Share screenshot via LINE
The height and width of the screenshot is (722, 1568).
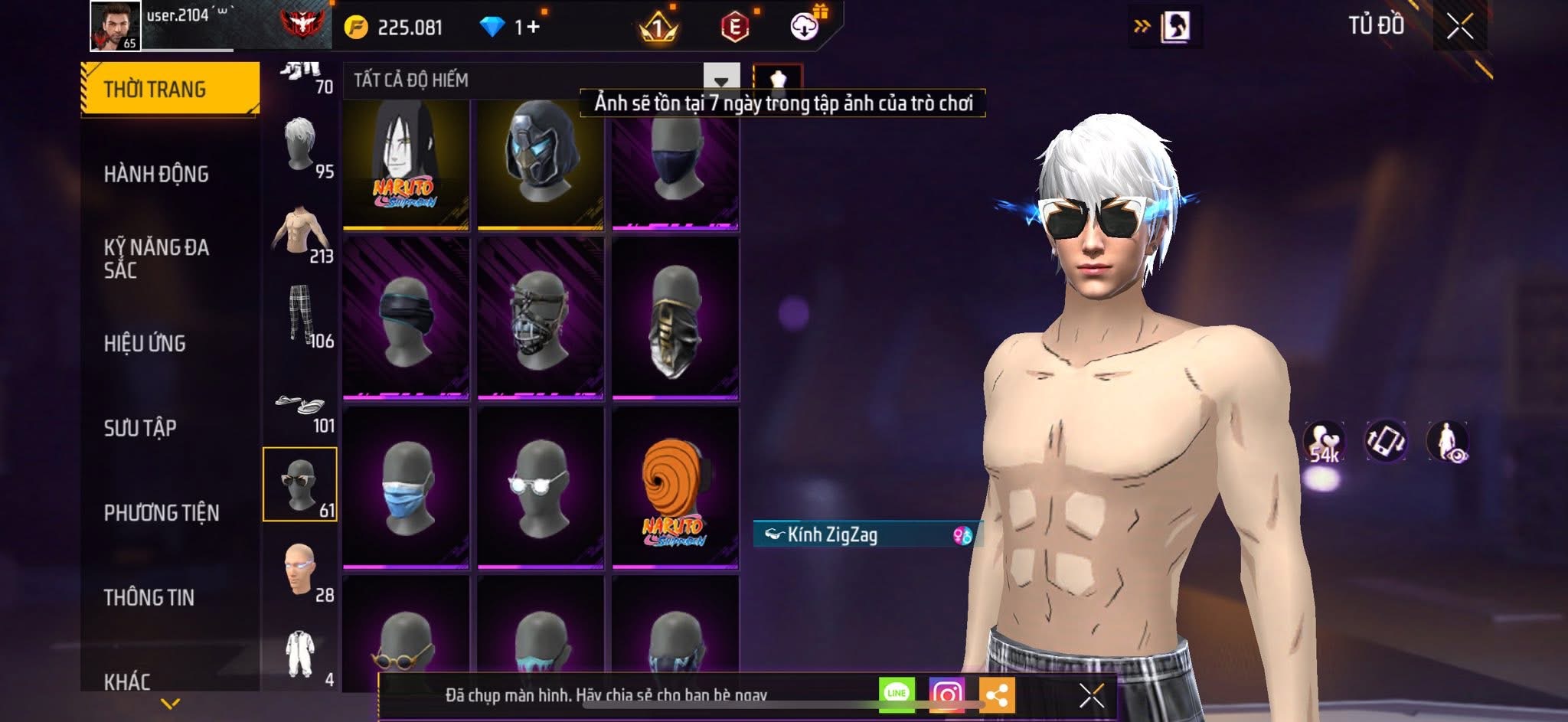click(897, 694)
